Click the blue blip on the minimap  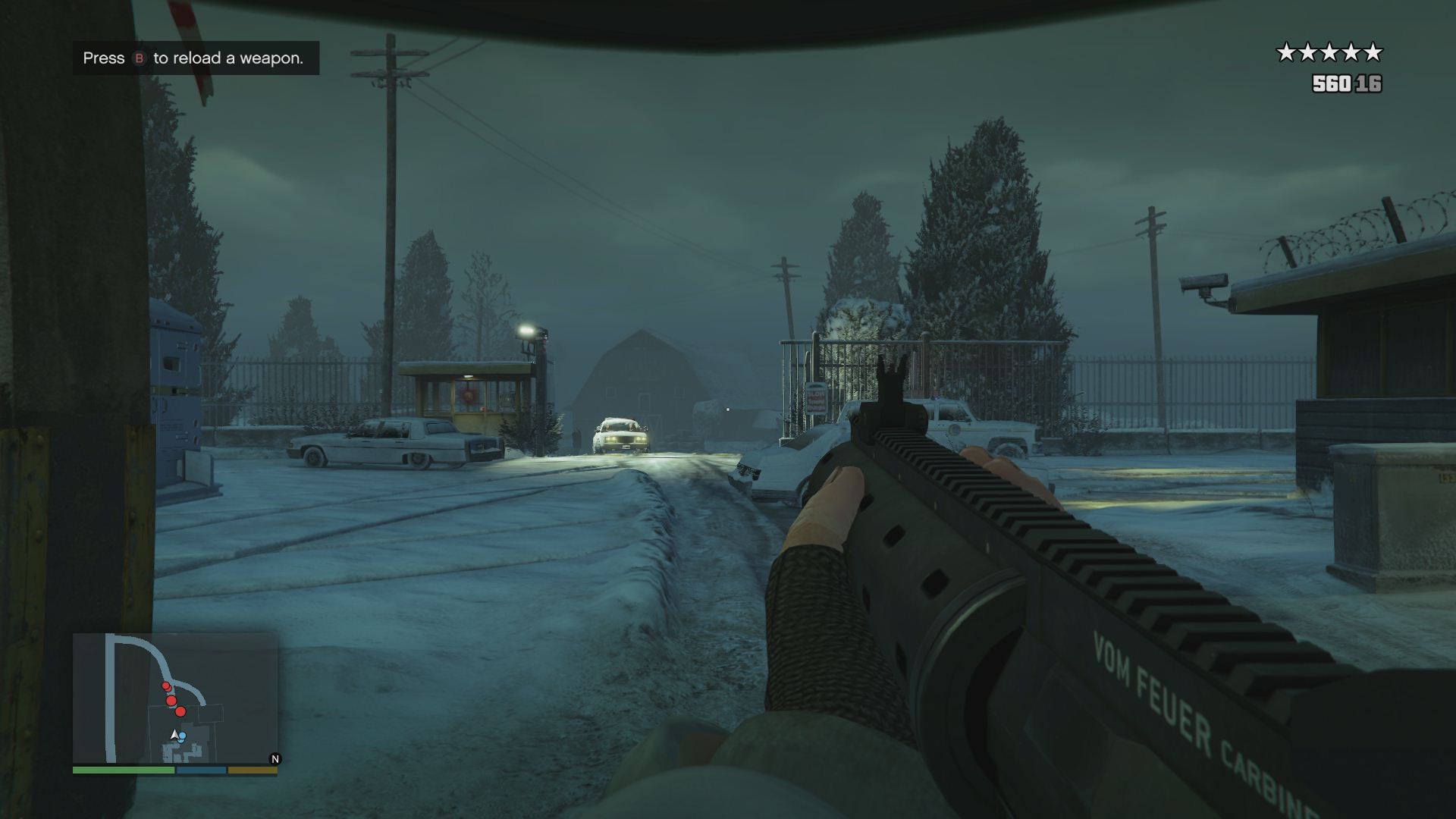pyautogui.click(x=183, y=736)
